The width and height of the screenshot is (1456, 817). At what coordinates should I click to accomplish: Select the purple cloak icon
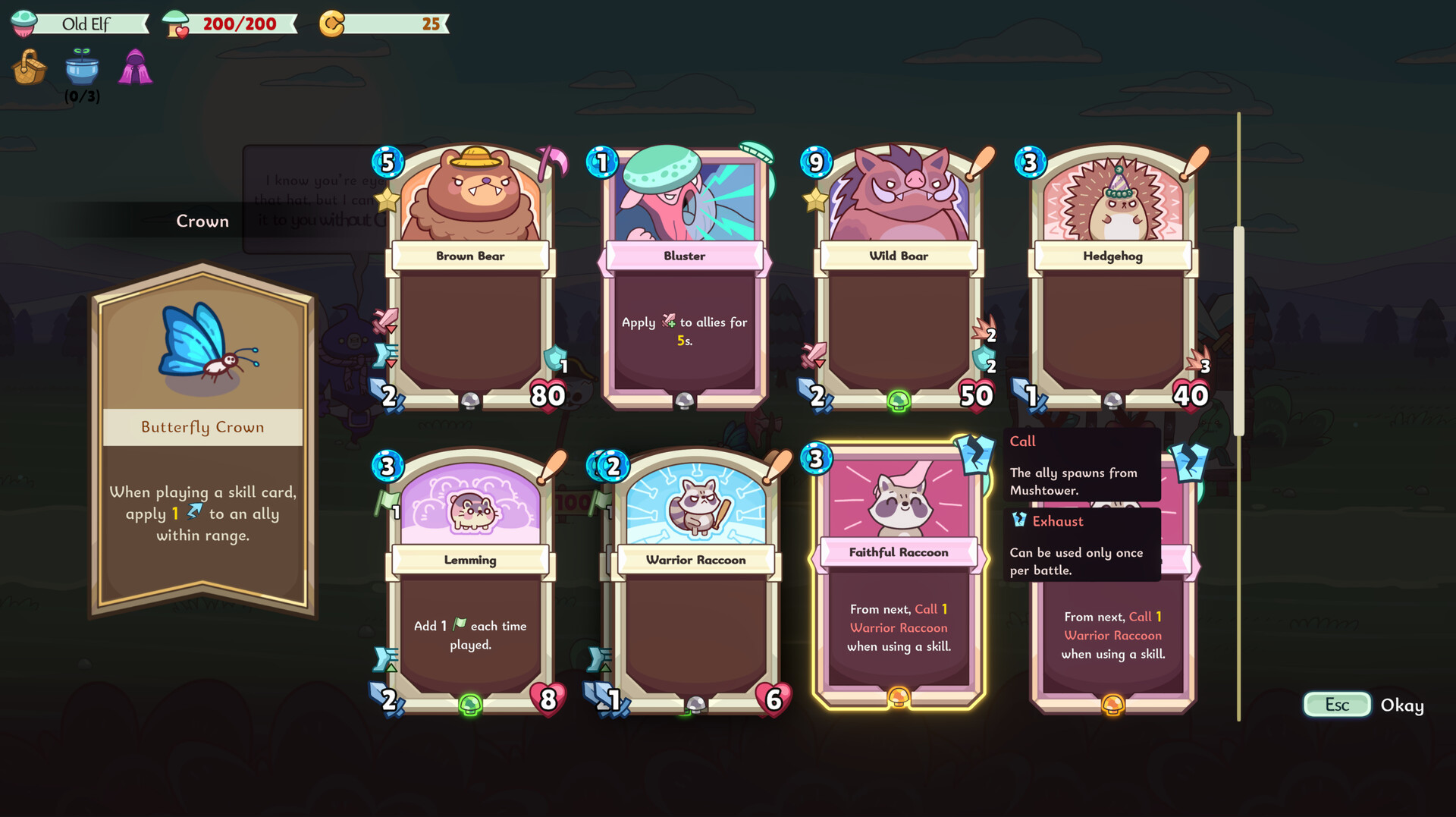pos(134,68)
